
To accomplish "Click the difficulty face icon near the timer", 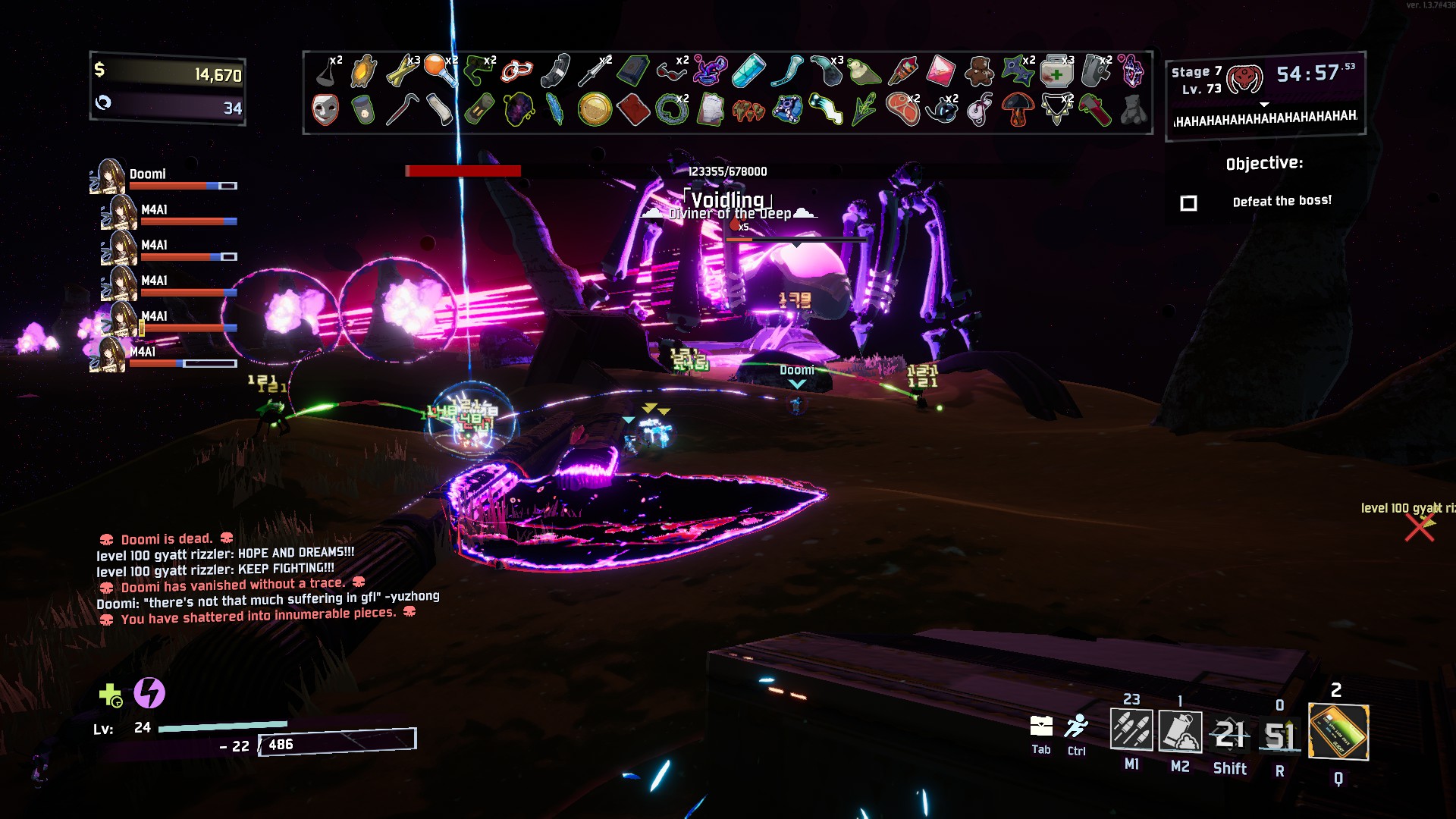I will (x=1244, y=78).
